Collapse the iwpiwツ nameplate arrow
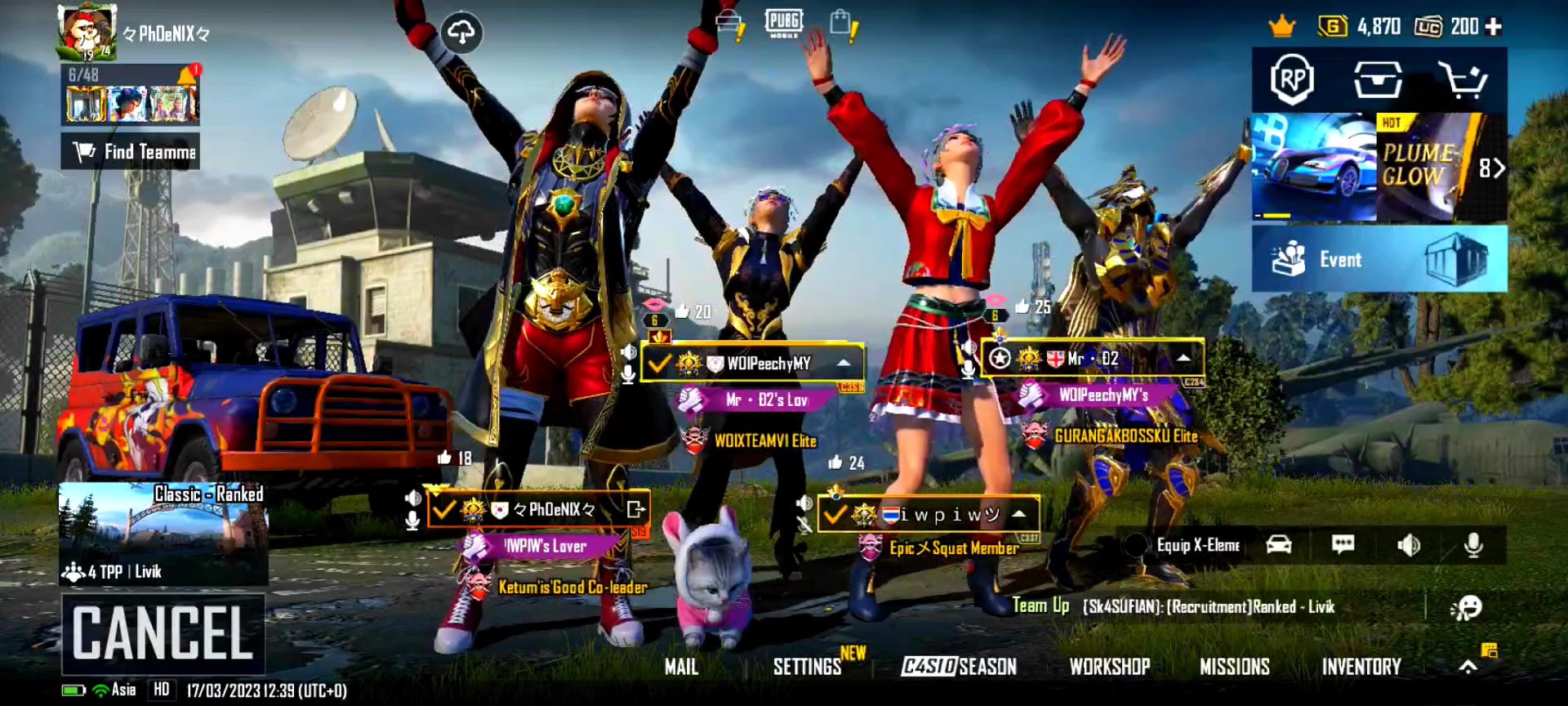The width and height of the screenshot is (1568, 706). pyautogui.click(x=1018, y=515)
